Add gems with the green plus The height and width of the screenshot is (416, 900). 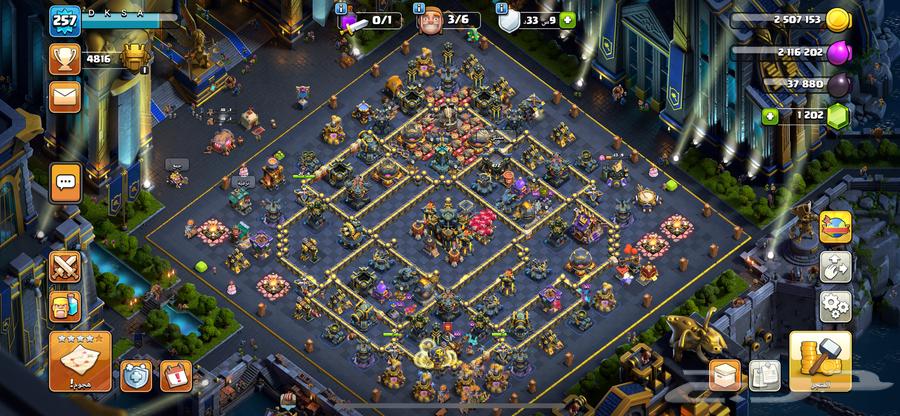click(770, 116)
